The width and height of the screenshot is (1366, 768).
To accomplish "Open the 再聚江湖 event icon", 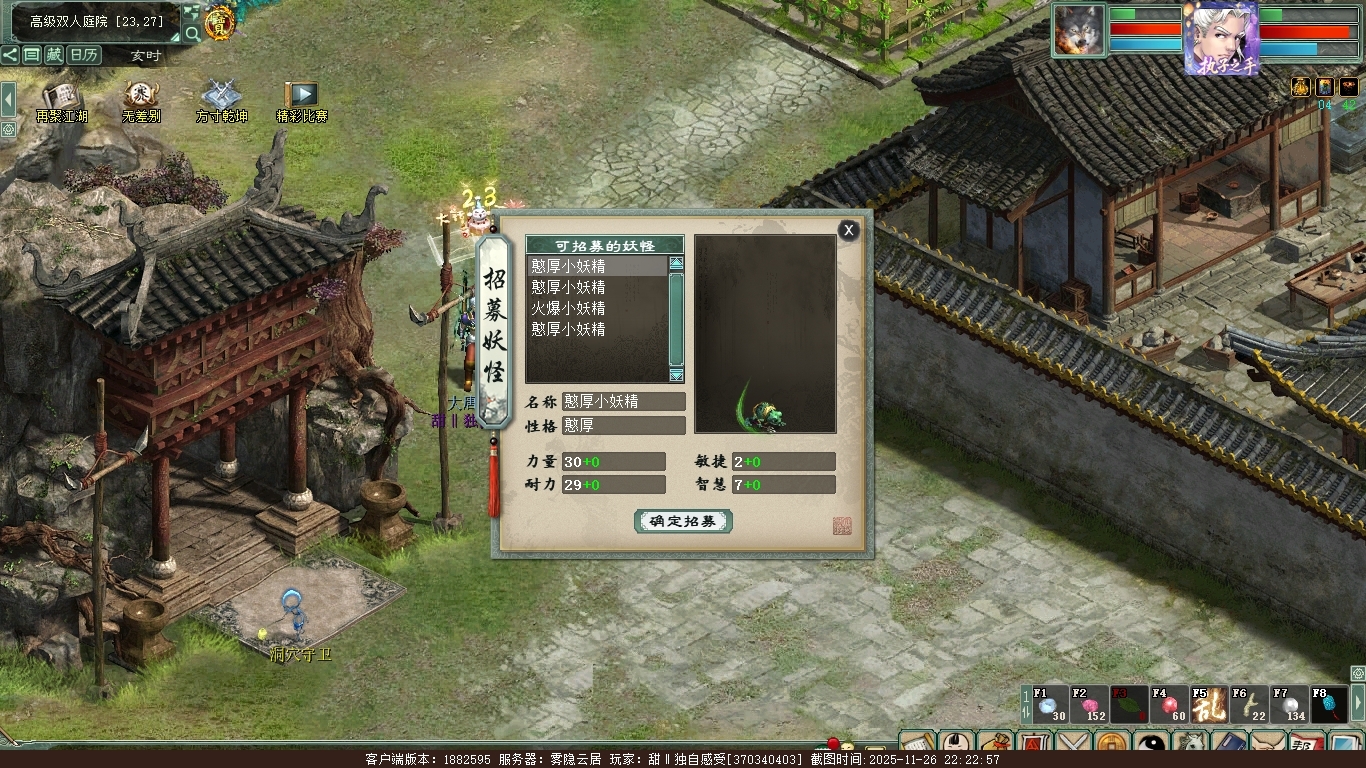I will point(62,98).
